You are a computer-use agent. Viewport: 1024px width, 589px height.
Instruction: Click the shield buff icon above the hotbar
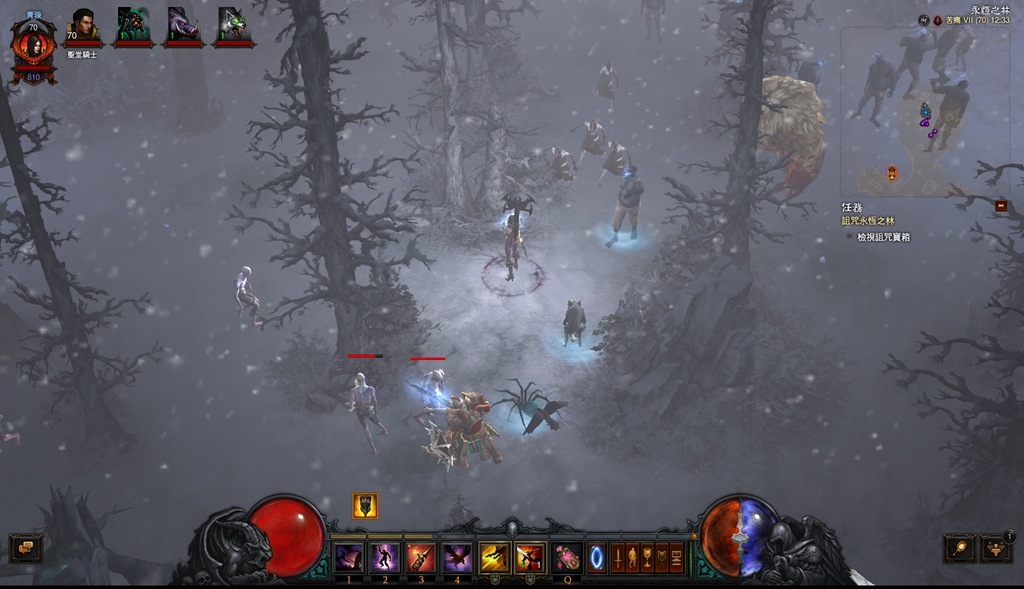(x=365, y=506)
